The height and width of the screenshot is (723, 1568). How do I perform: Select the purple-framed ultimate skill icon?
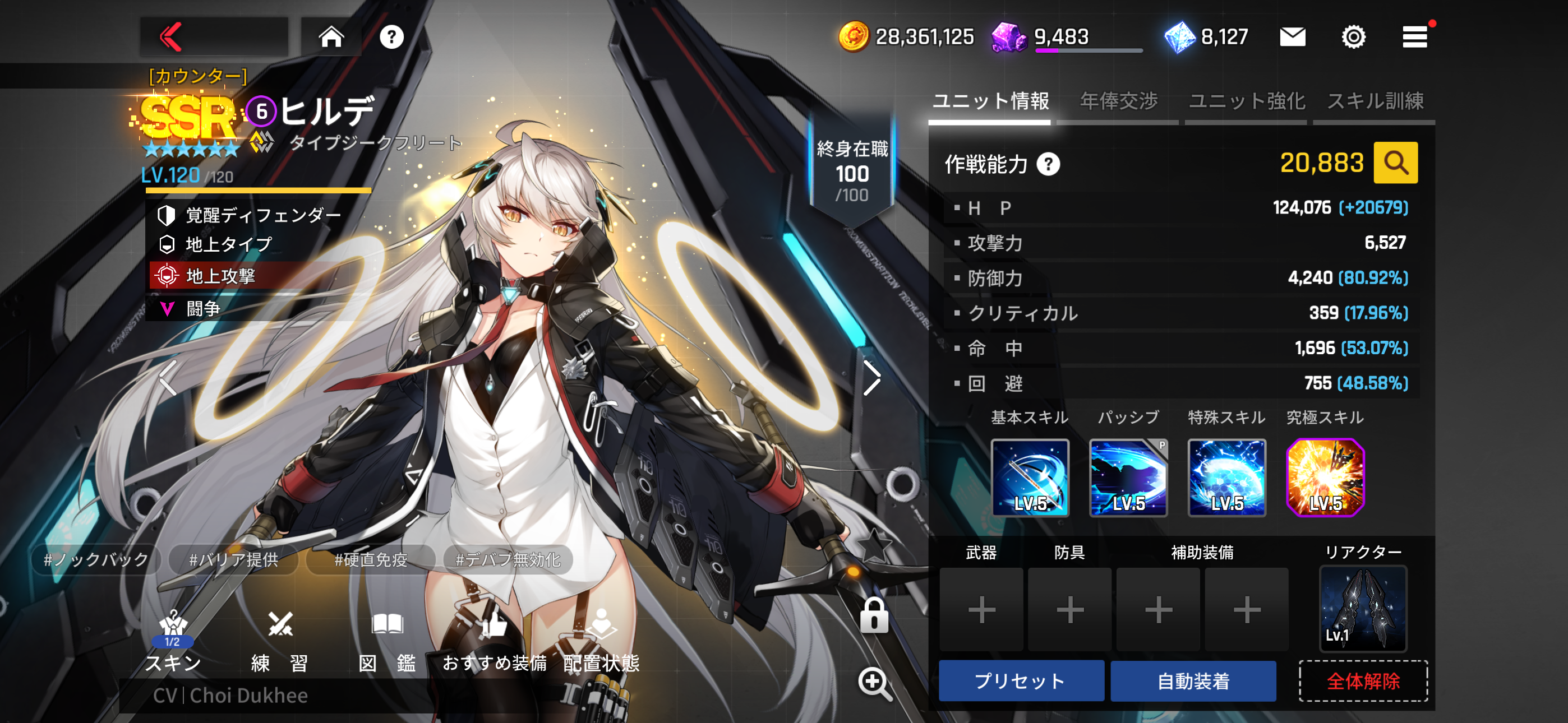pyautogui.click(x=1325, y=478)
